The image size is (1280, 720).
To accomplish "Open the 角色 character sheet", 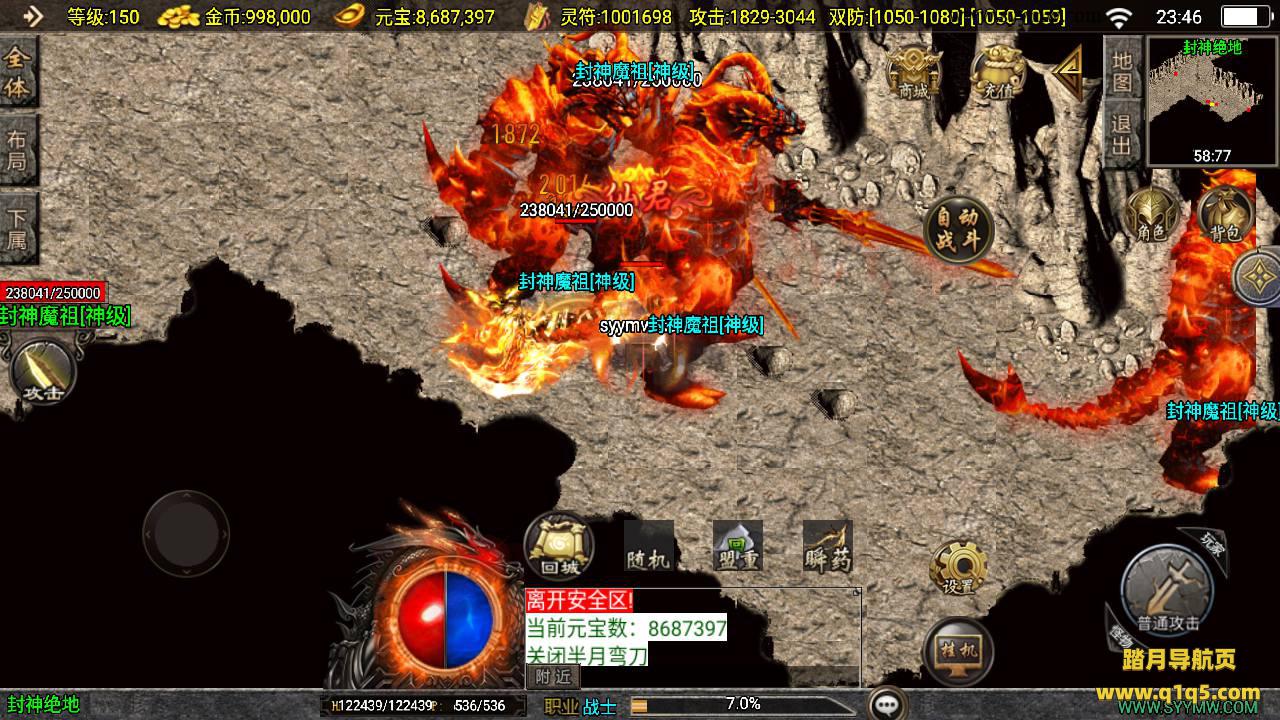I will (x=1152, y=214).
